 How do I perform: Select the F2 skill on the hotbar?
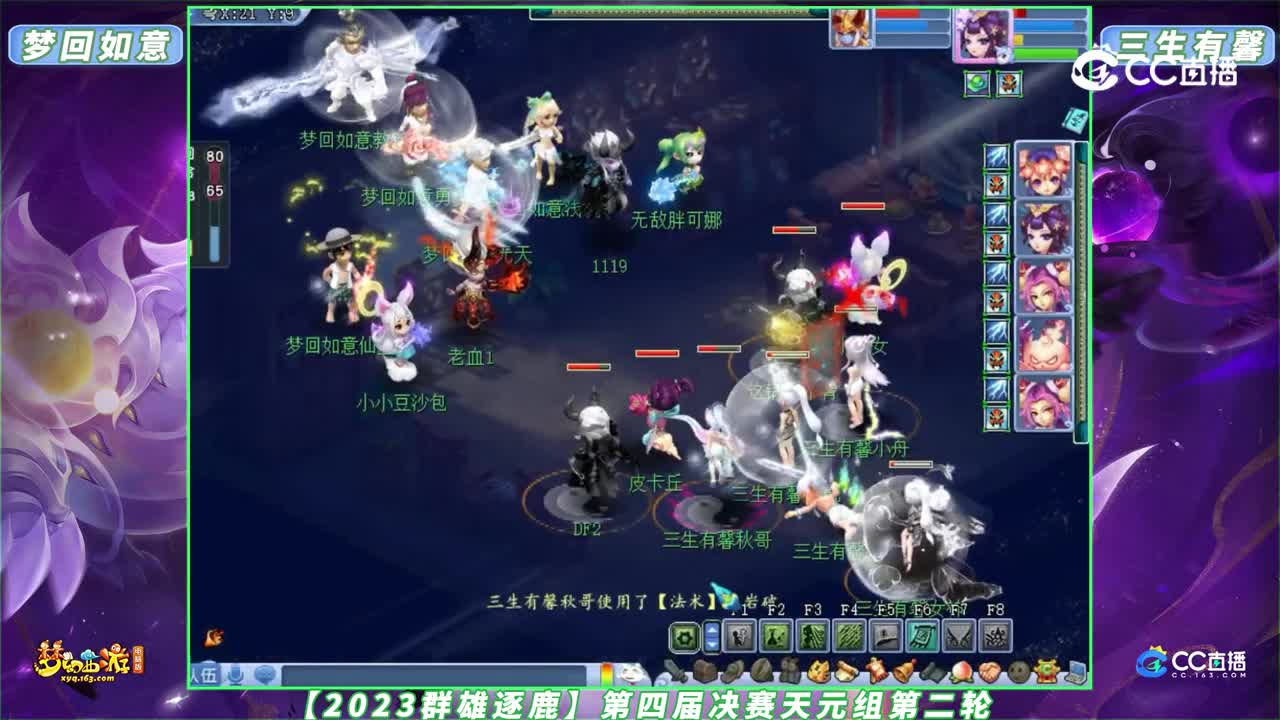(774, 635)
